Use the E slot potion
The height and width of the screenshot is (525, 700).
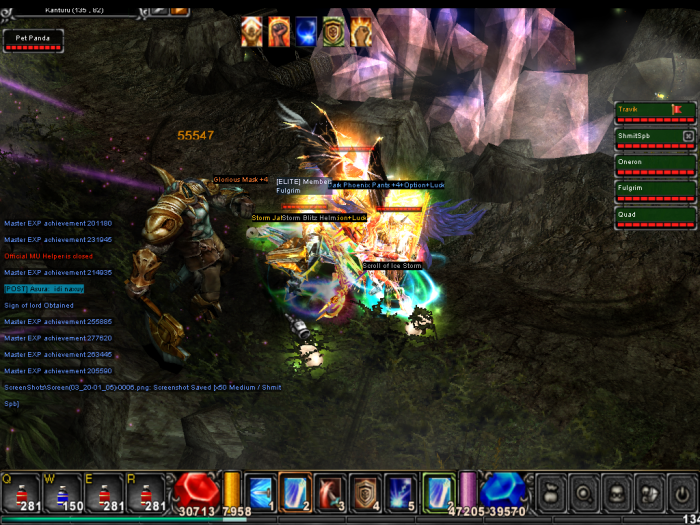click(x=104, y=491)
